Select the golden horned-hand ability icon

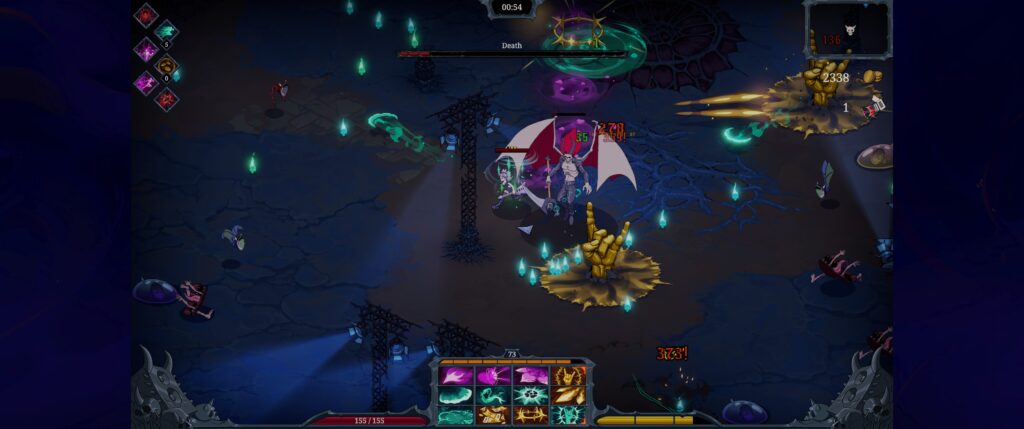point(568,376)
